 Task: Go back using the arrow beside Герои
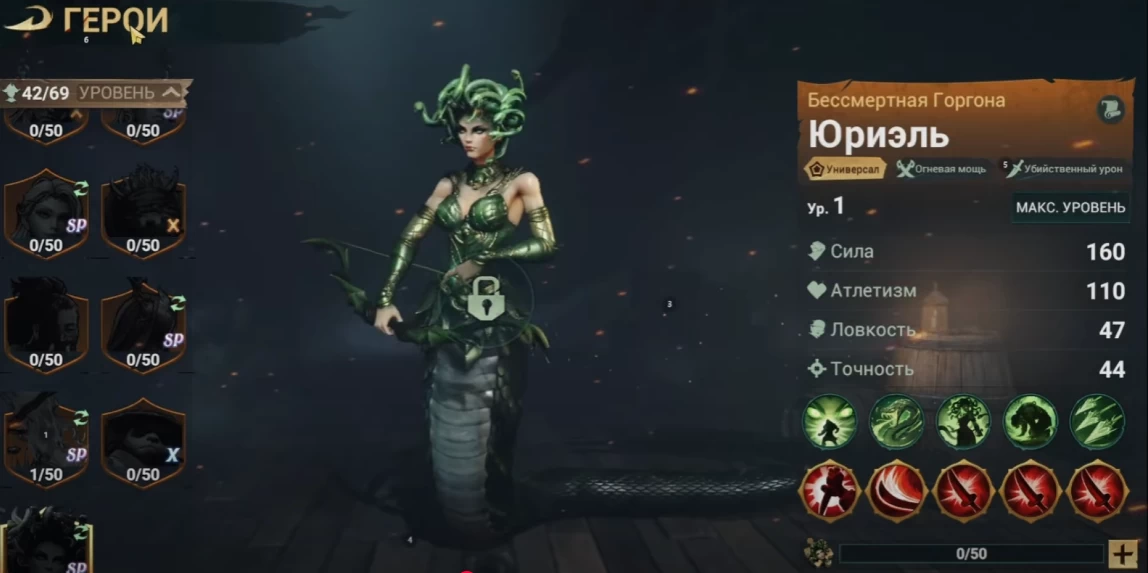pyautogui.click(x=27, y=19)
